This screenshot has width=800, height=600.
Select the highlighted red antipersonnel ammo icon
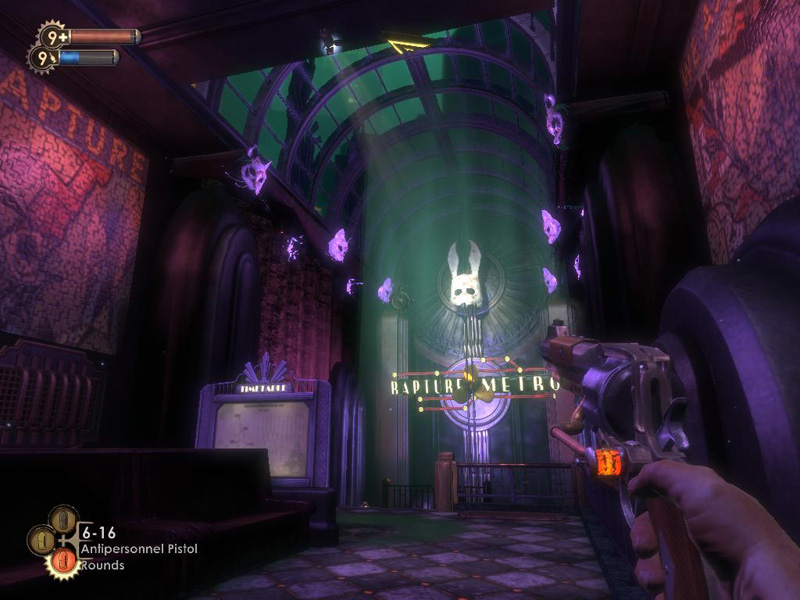point(64,562)
